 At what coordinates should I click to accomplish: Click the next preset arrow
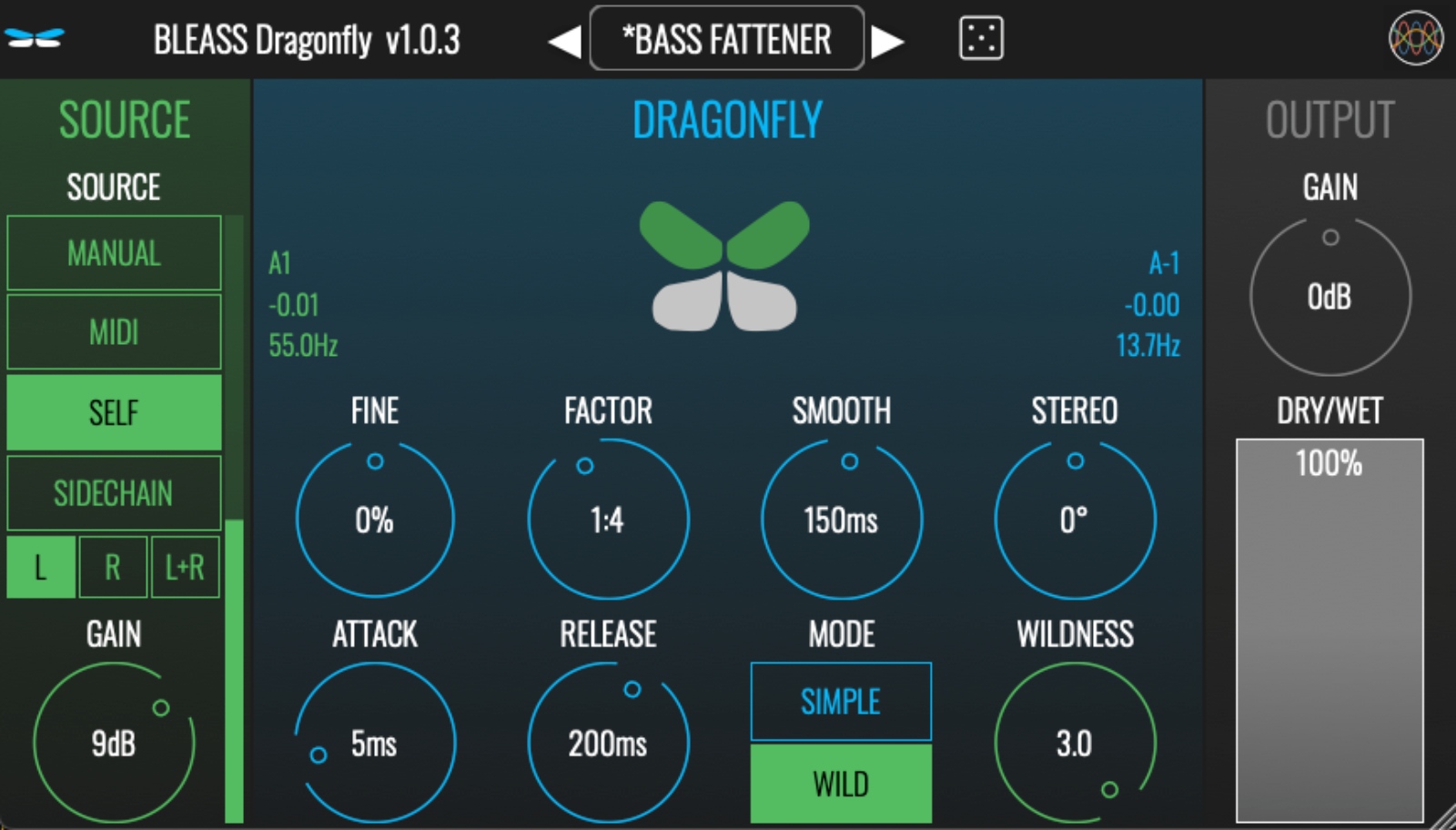(886, 39)
